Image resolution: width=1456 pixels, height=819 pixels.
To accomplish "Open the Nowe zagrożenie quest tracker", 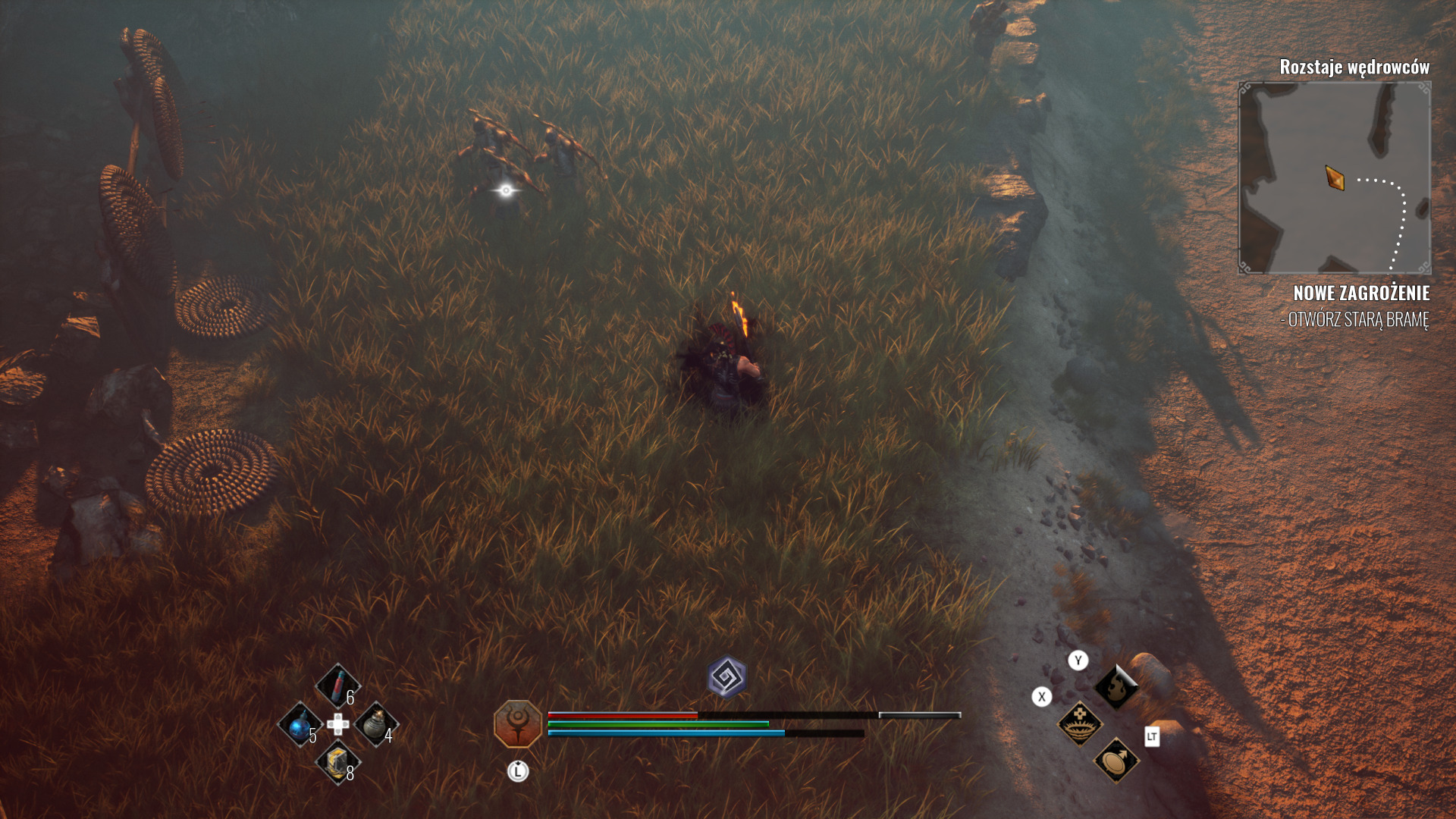I will point(1361,293).
